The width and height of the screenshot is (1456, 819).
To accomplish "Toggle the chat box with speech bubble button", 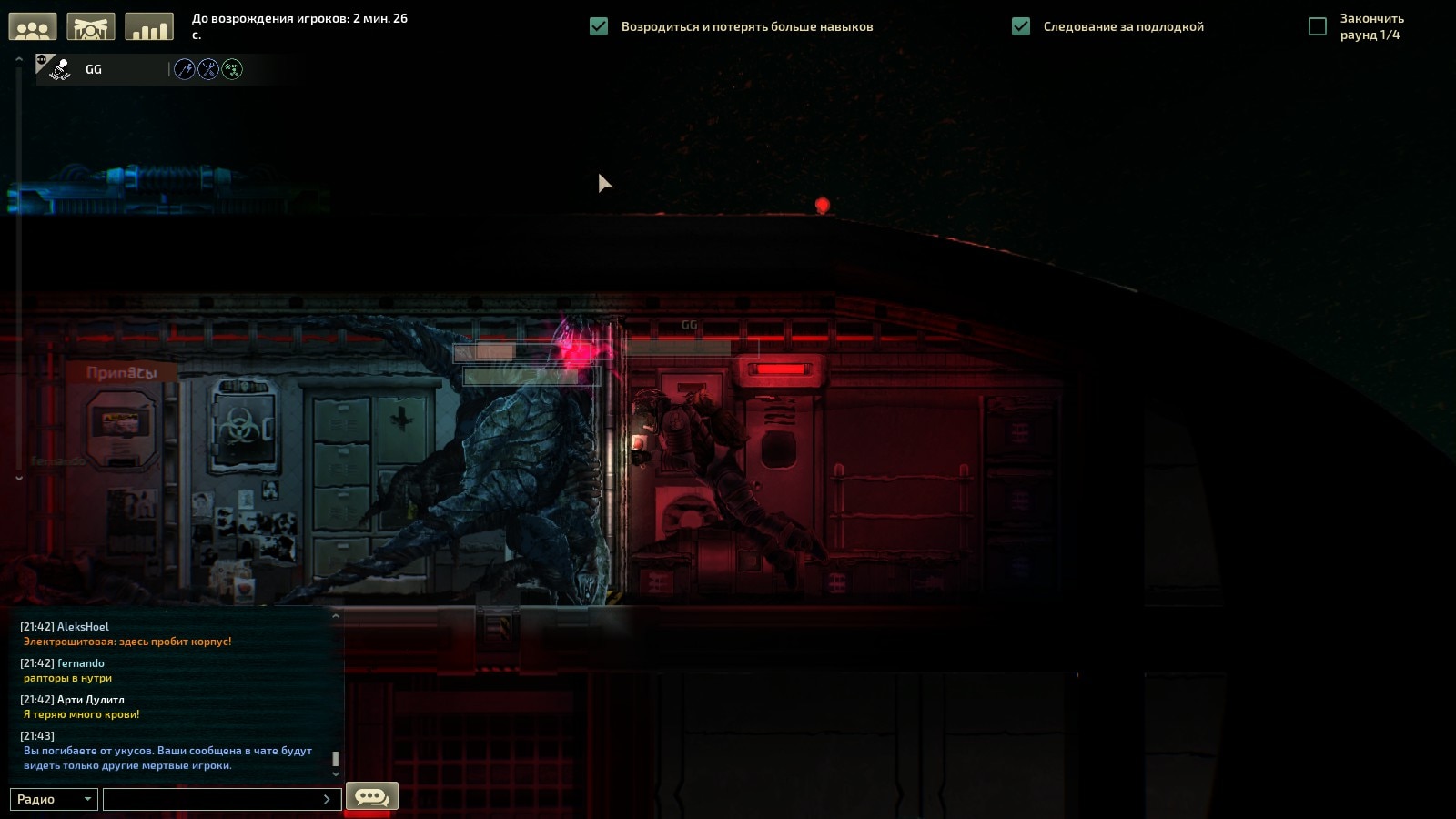I will (371, 797).
